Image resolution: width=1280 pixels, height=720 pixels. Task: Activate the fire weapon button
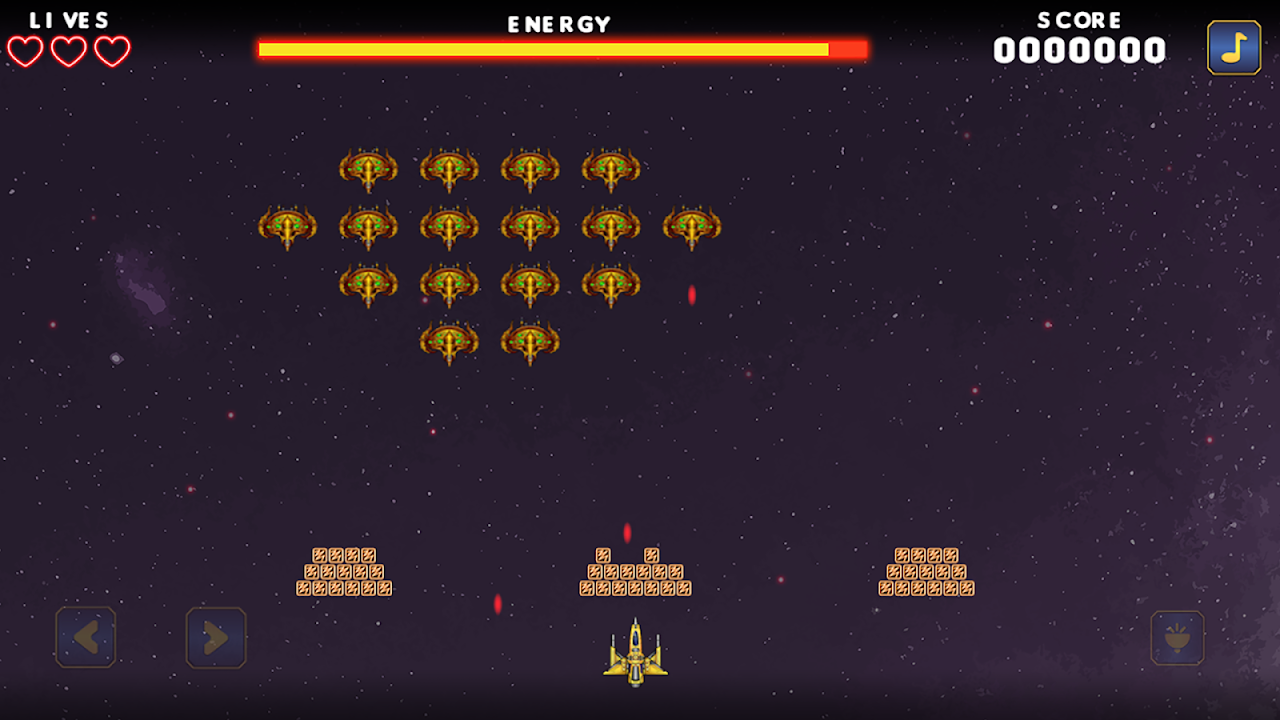(x=1177, y=638)
